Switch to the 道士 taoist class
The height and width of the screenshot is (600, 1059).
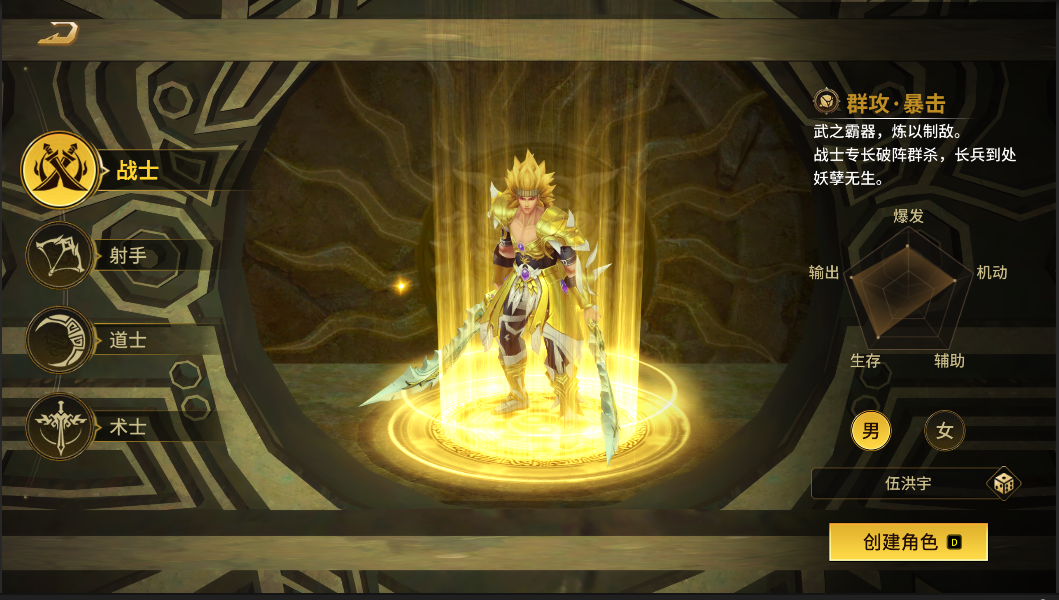coord(60,340)
